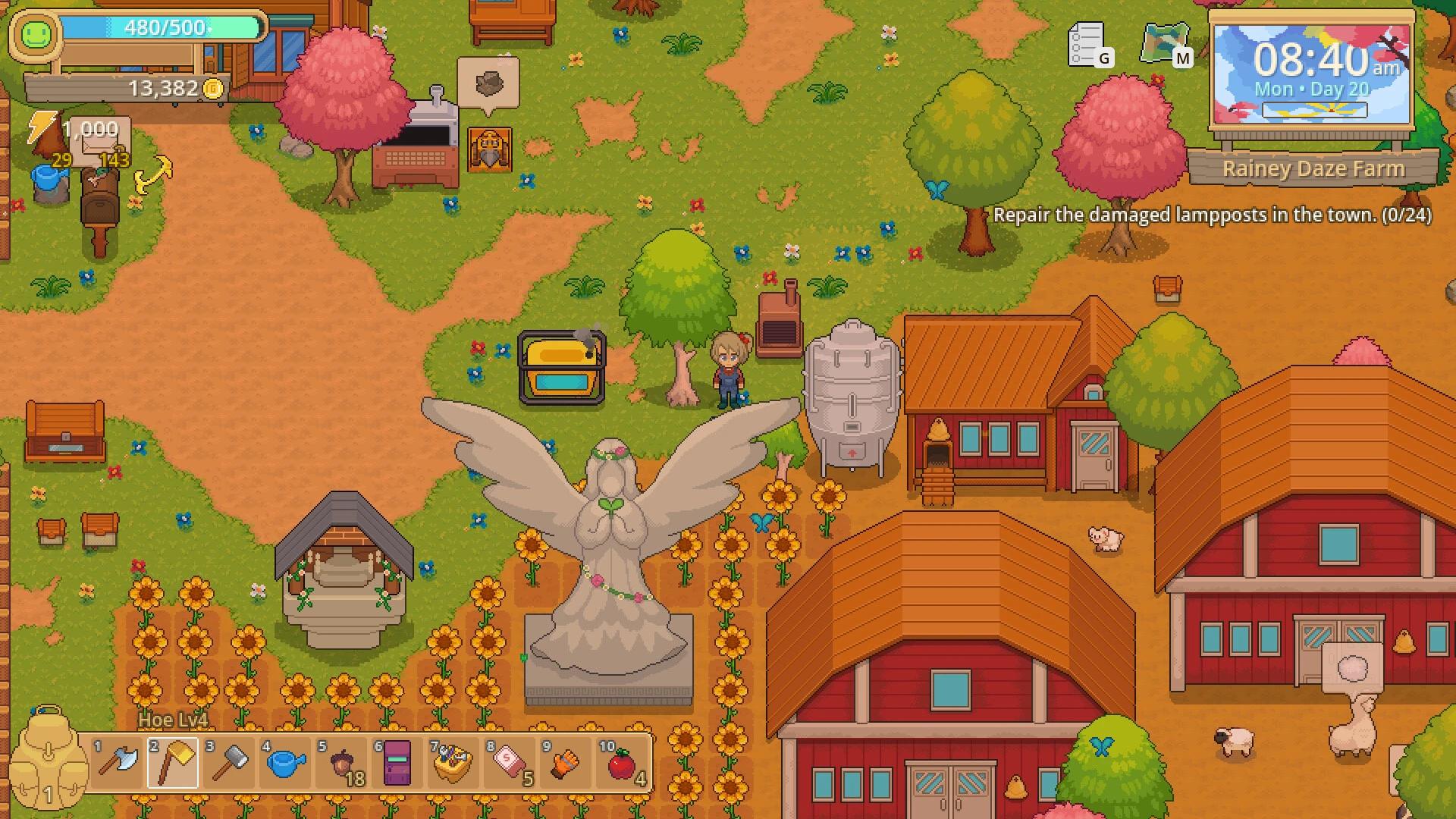Select the axe in hotbar slot 1

click(115, 762)
